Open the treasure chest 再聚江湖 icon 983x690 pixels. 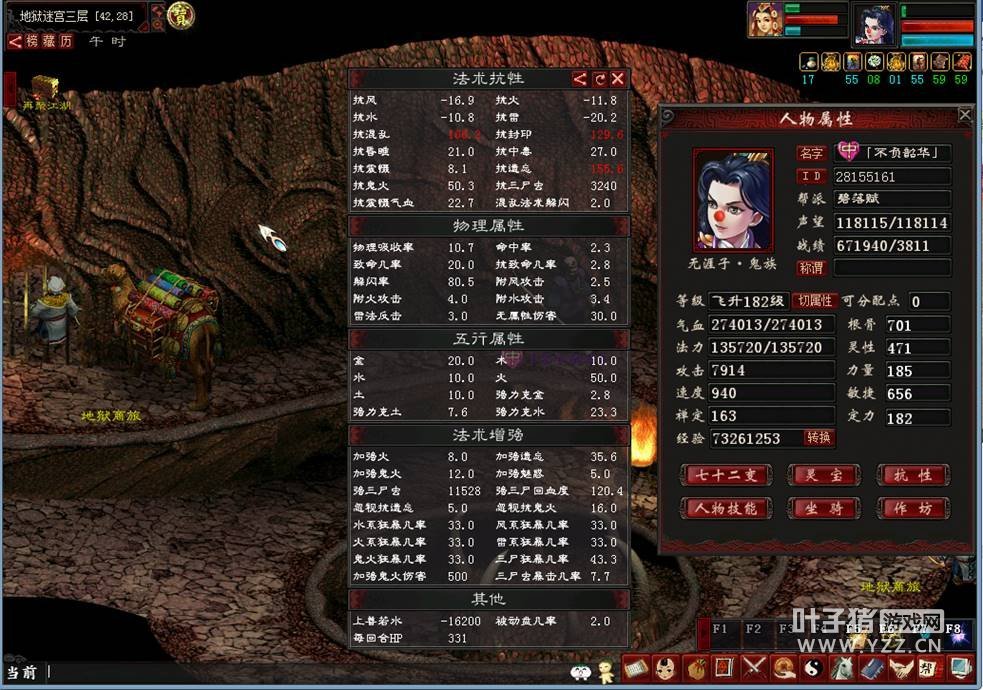[43, 88]
